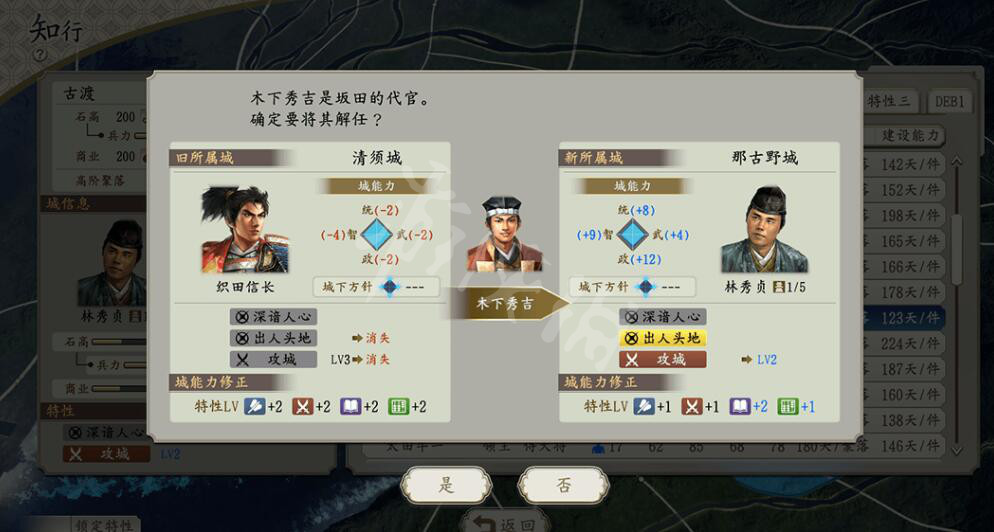Confirm the dismissal with 是
The image size is (994, 532).
[446, 486]
